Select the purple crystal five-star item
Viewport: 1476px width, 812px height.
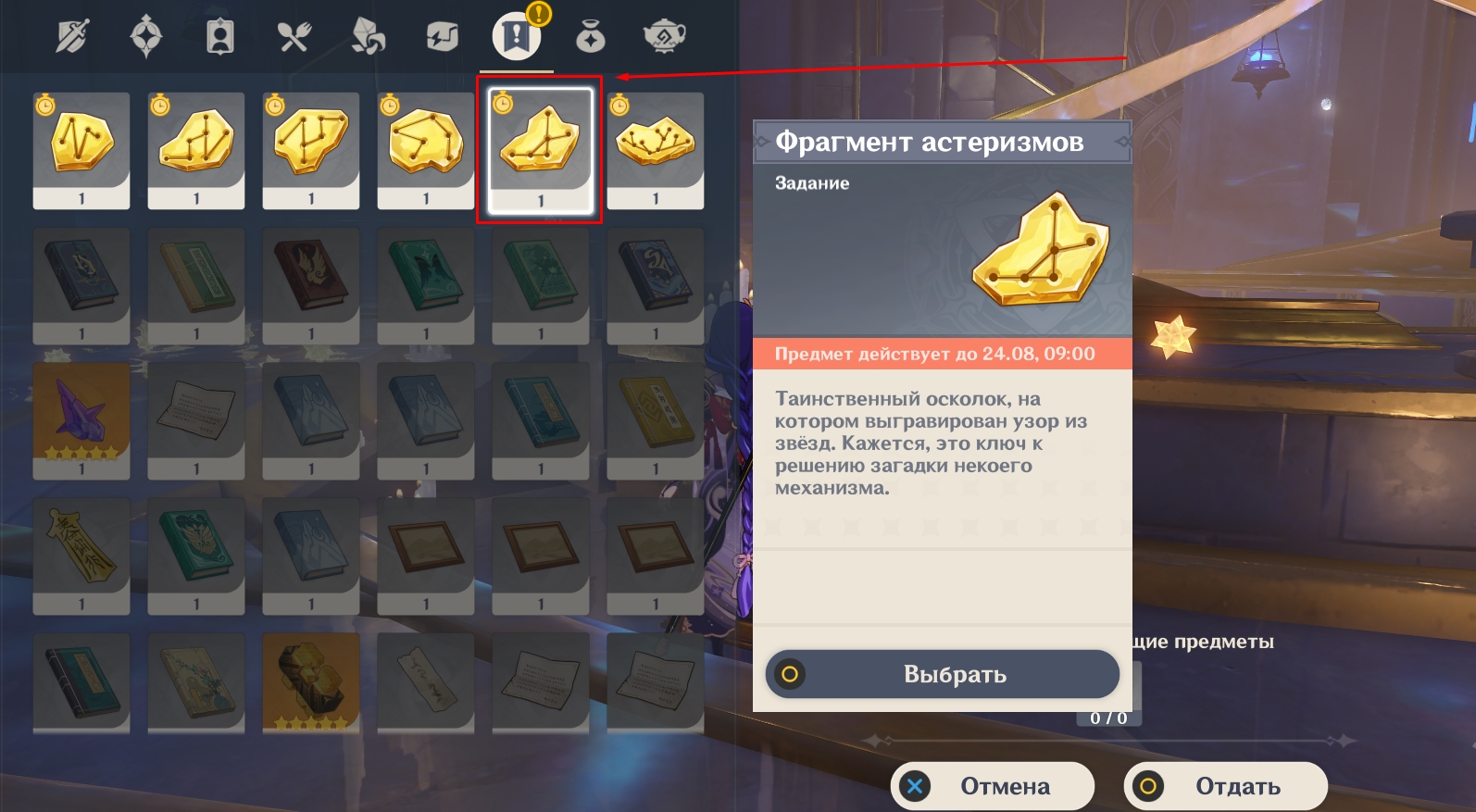pos(81,420)
